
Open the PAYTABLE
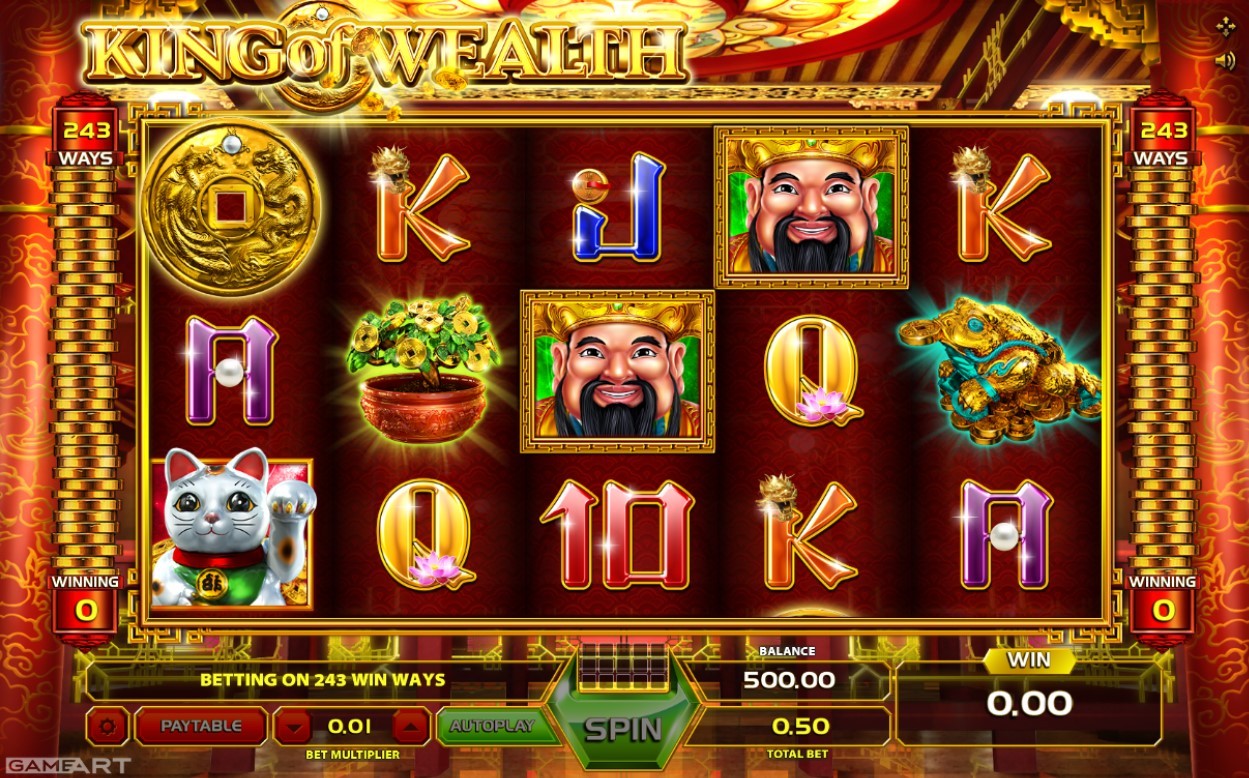201,726
